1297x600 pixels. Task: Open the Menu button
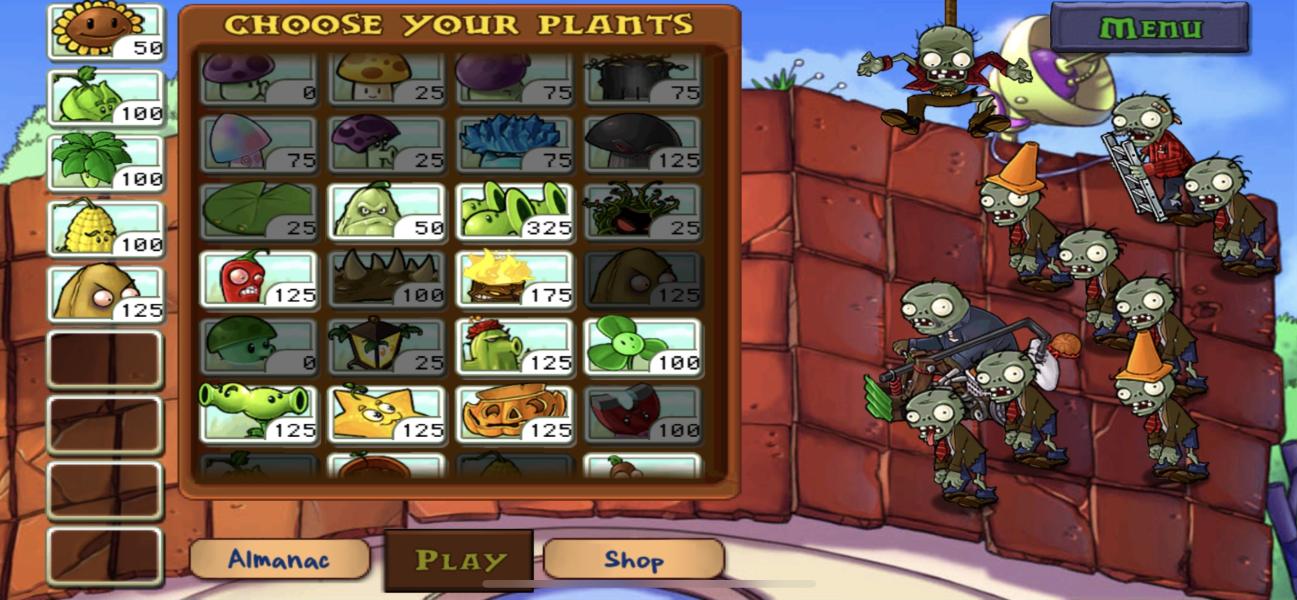(1149, 27)
